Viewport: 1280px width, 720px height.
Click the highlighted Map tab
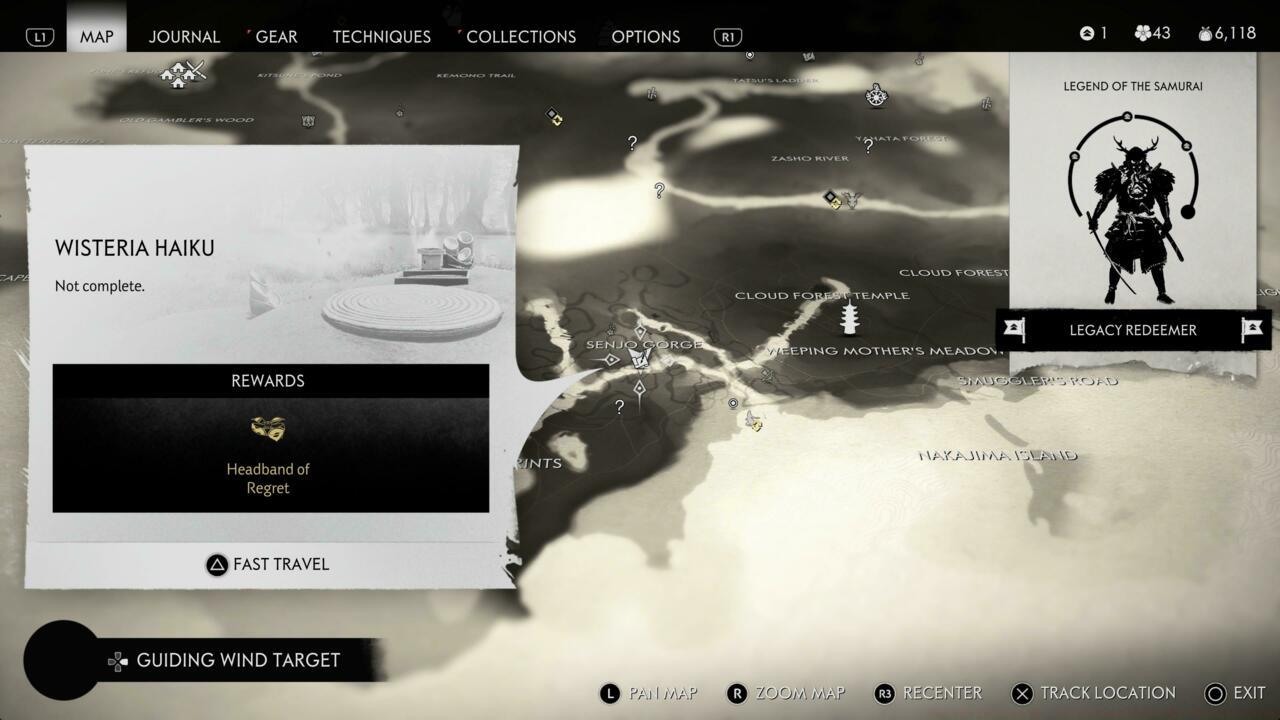(97, 36)
